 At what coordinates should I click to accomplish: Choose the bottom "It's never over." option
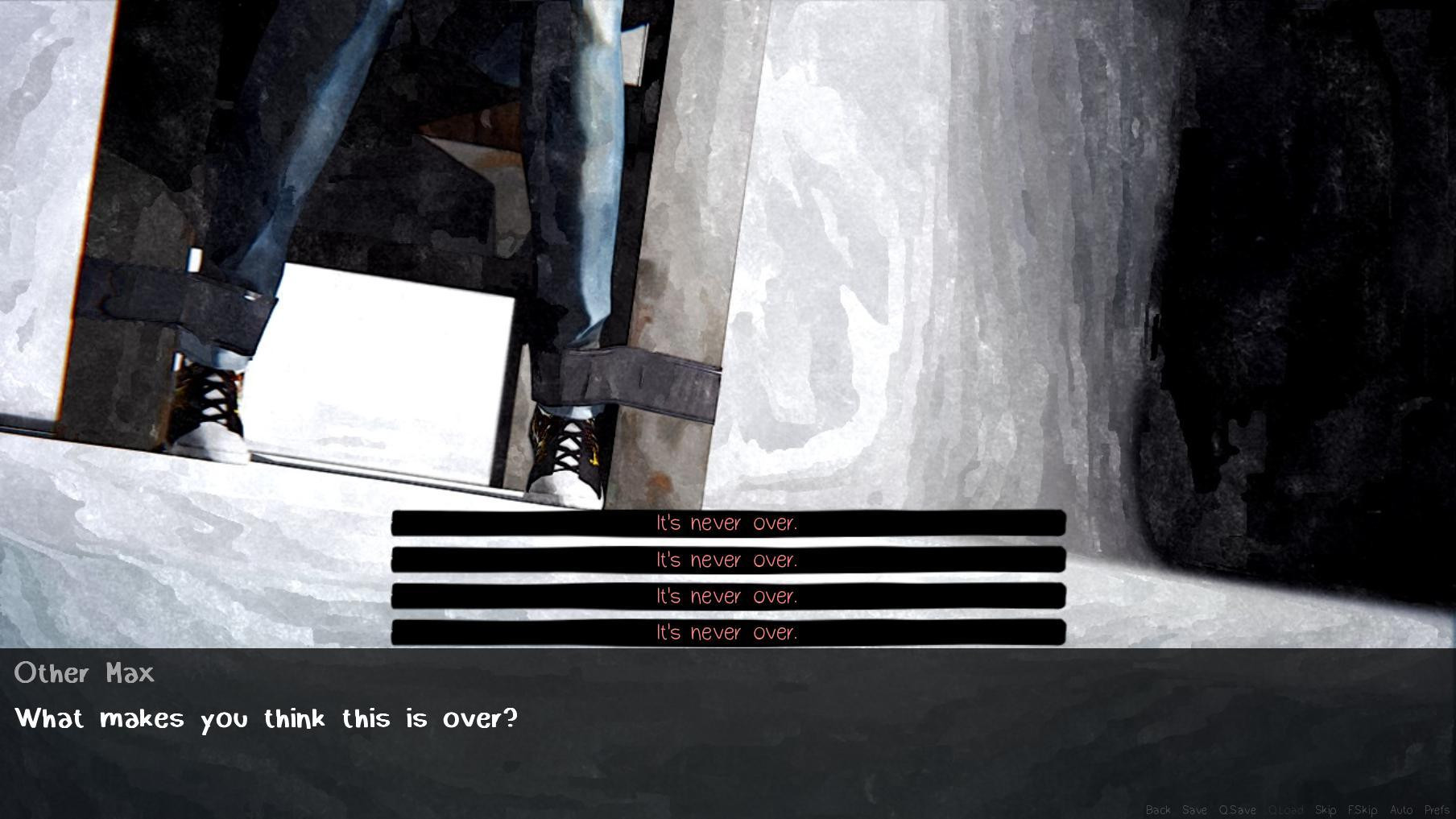coord(727,633)
